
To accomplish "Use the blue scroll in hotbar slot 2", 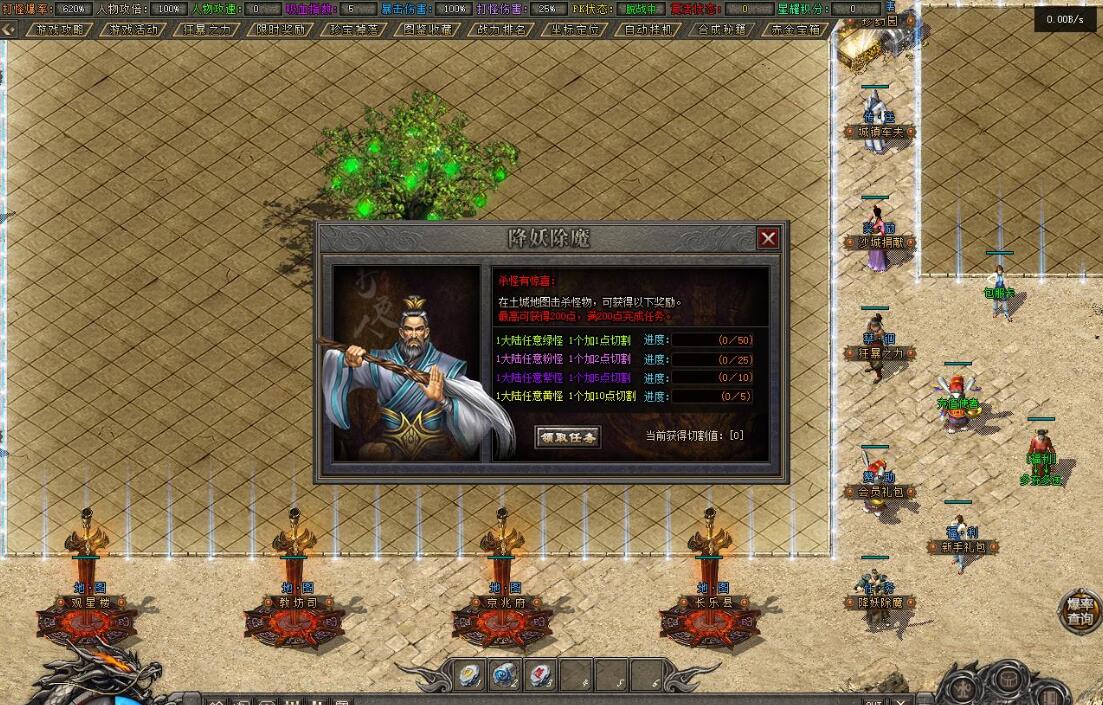I will pos(504,676).
